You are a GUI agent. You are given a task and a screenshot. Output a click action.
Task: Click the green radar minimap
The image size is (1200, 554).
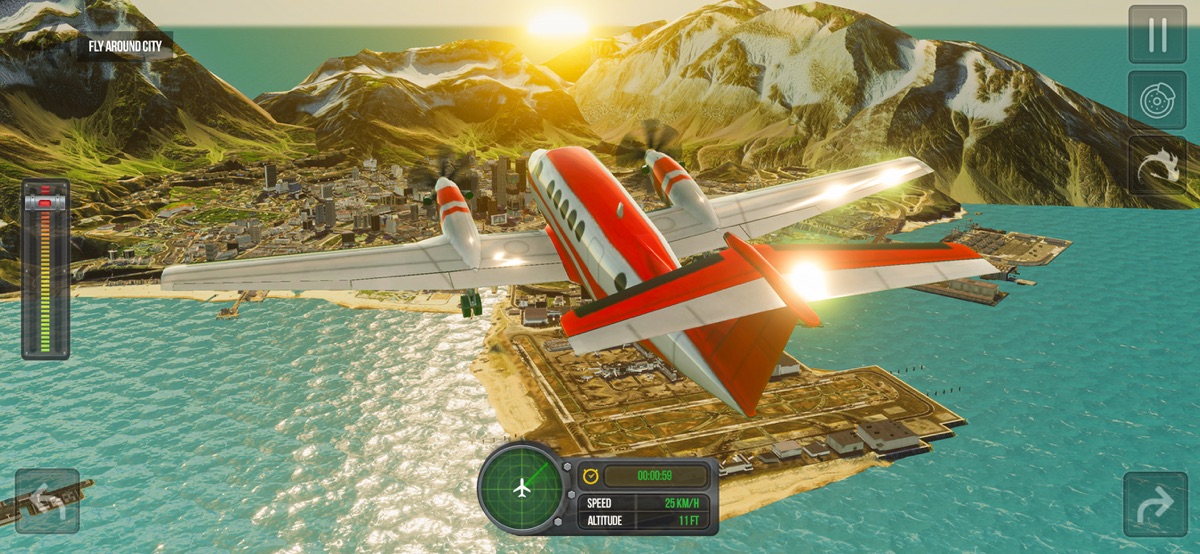520,488
